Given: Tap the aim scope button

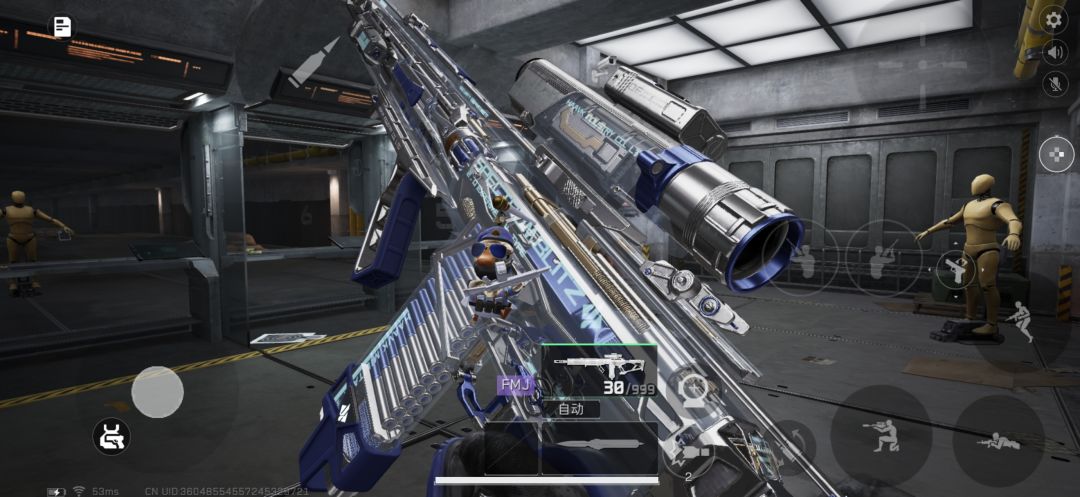Looking at the screenshot, I should 692,390.
